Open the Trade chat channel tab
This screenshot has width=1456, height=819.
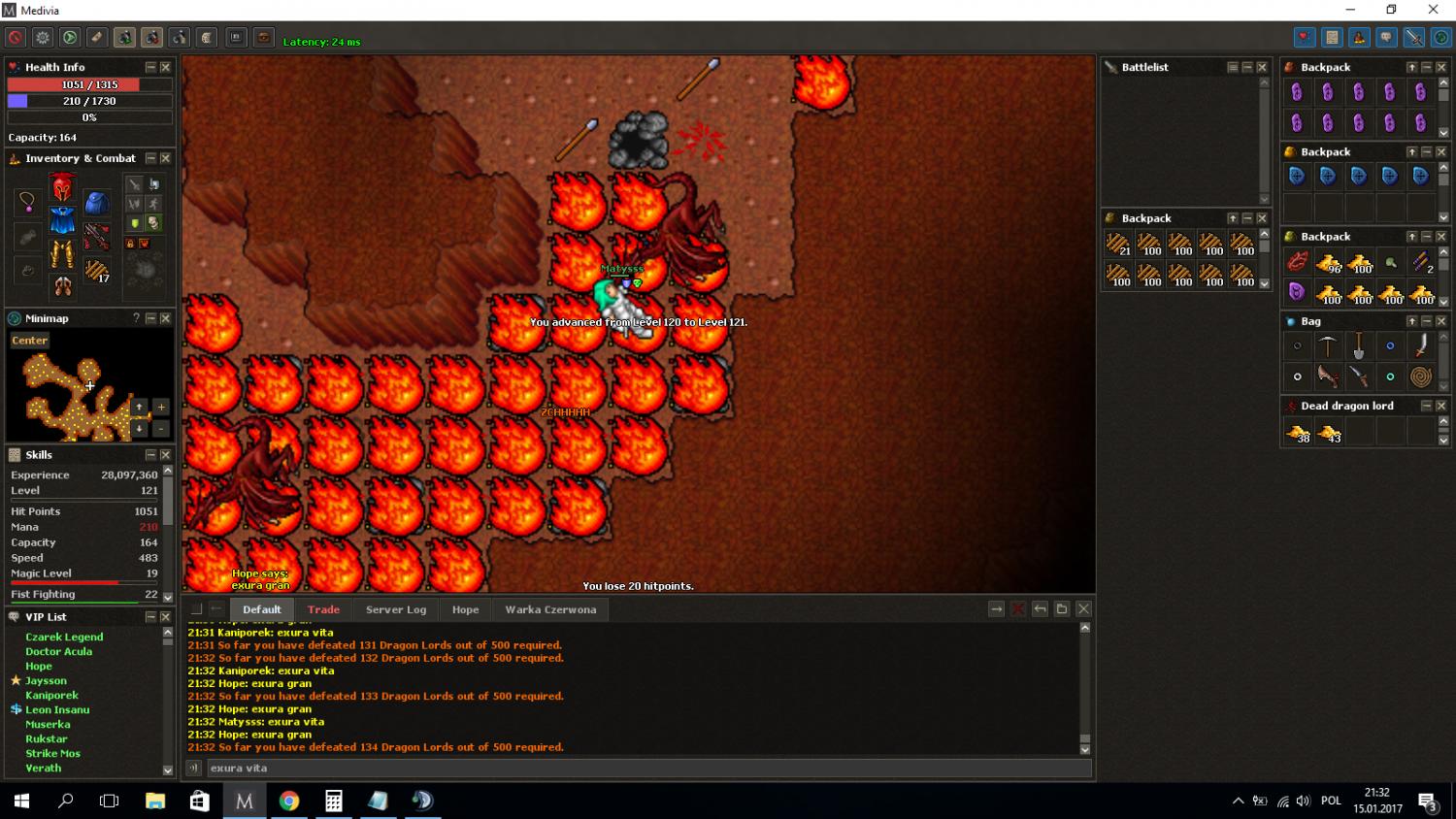pyautogui.click(x=323, y=609)
